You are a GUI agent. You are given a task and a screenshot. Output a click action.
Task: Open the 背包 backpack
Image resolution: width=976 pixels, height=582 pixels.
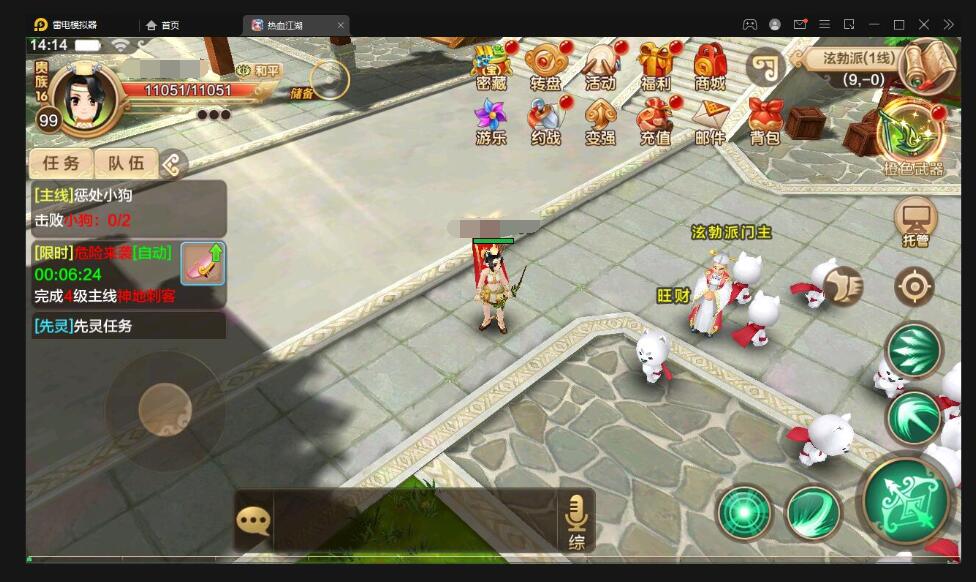click(x=765, y=121)
